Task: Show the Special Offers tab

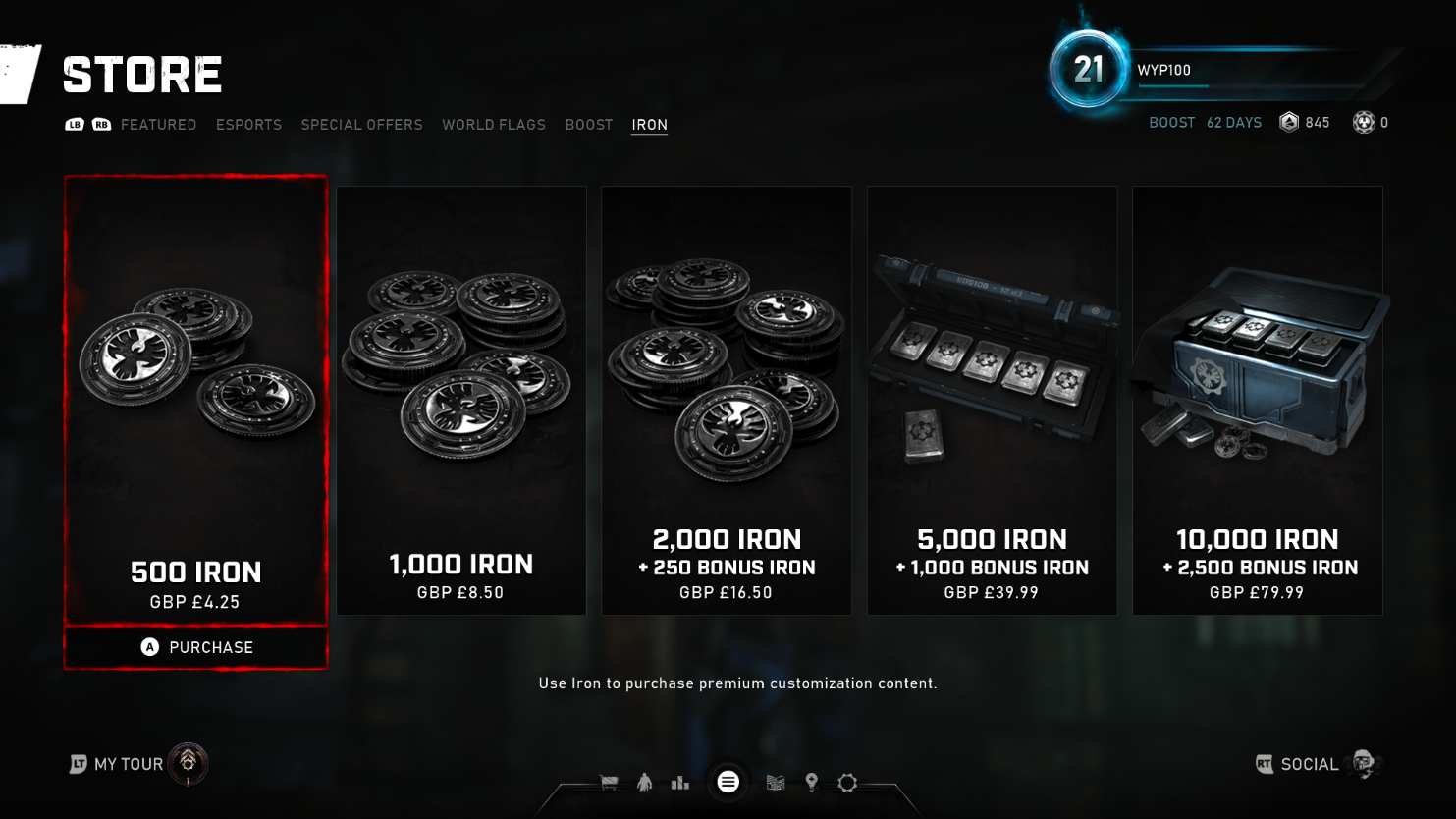Action: pyautogui.click(x=361, y=125)
